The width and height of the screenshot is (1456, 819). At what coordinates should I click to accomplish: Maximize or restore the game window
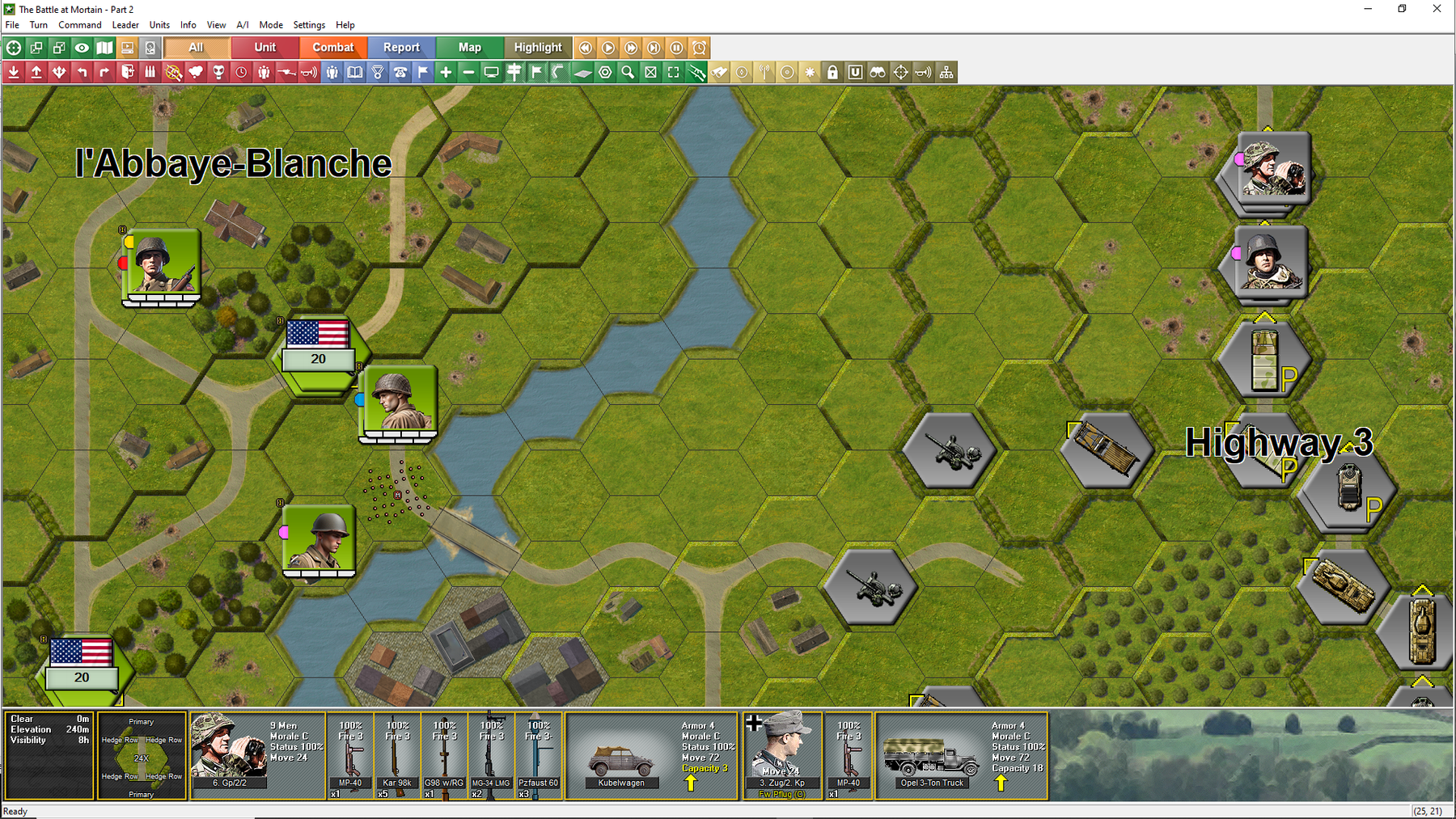(1402, 9)
